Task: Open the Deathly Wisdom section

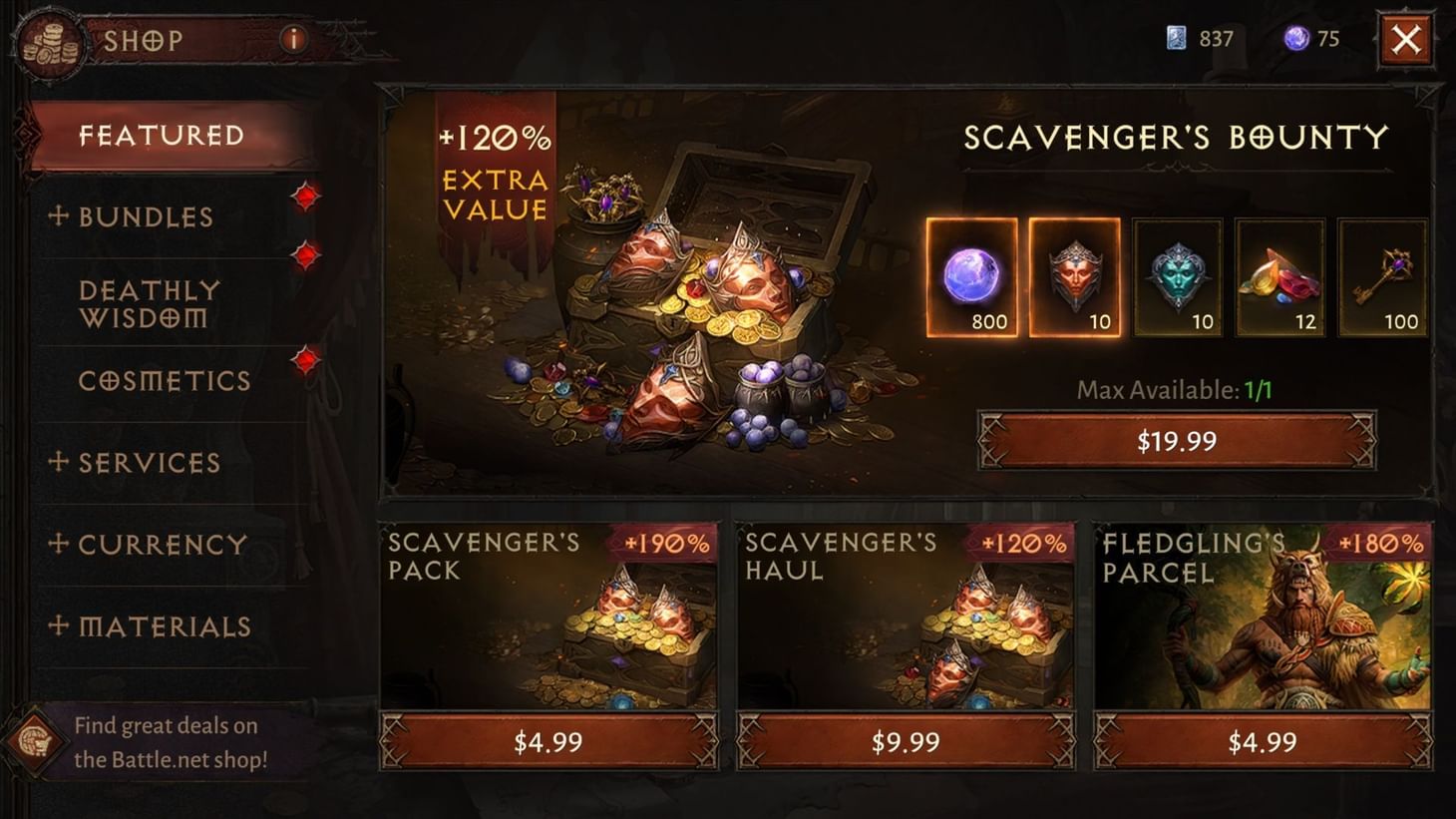Action: (150, 303)
